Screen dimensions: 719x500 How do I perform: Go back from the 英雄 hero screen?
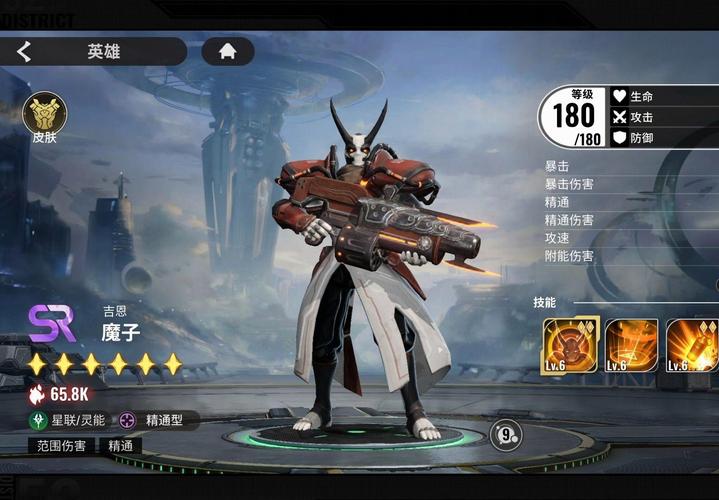click(24, 52)
